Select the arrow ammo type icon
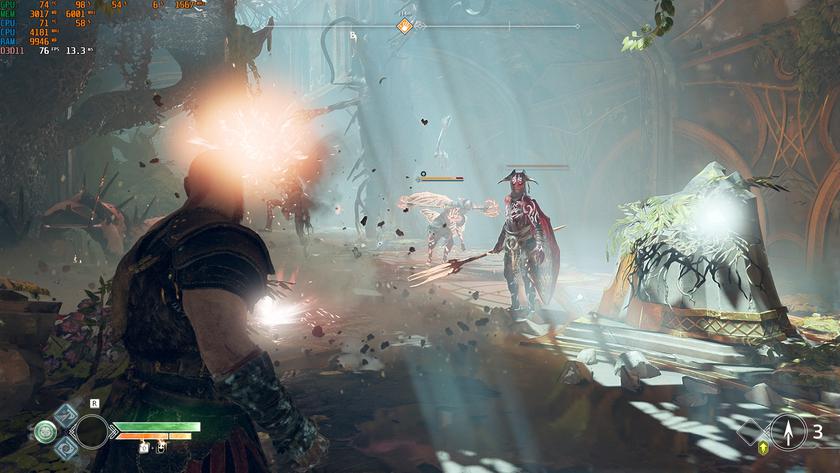The image size is (840, 473). [x=787, y=432]
